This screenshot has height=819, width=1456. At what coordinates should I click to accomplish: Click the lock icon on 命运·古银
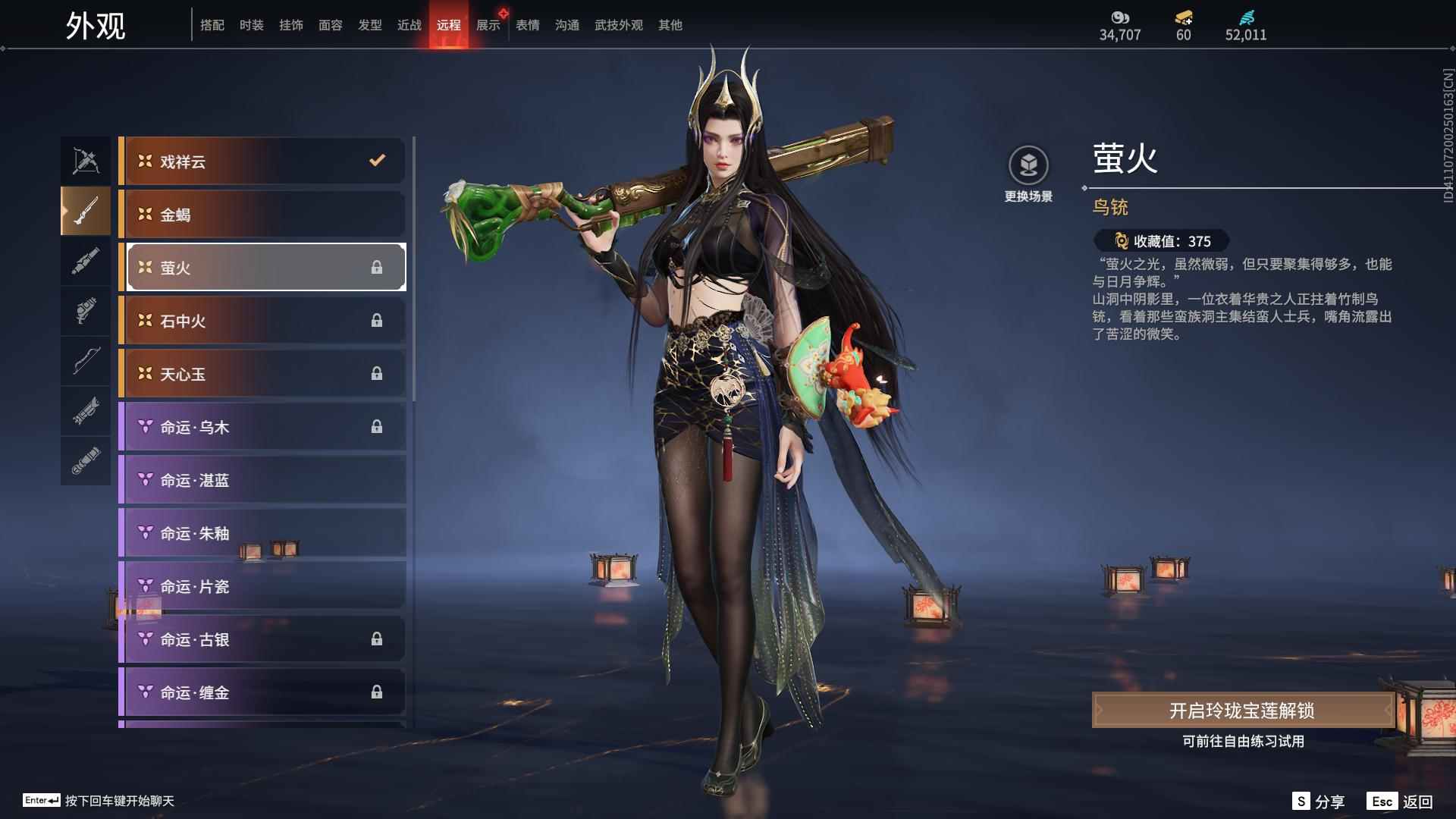[x=377, y=639]
